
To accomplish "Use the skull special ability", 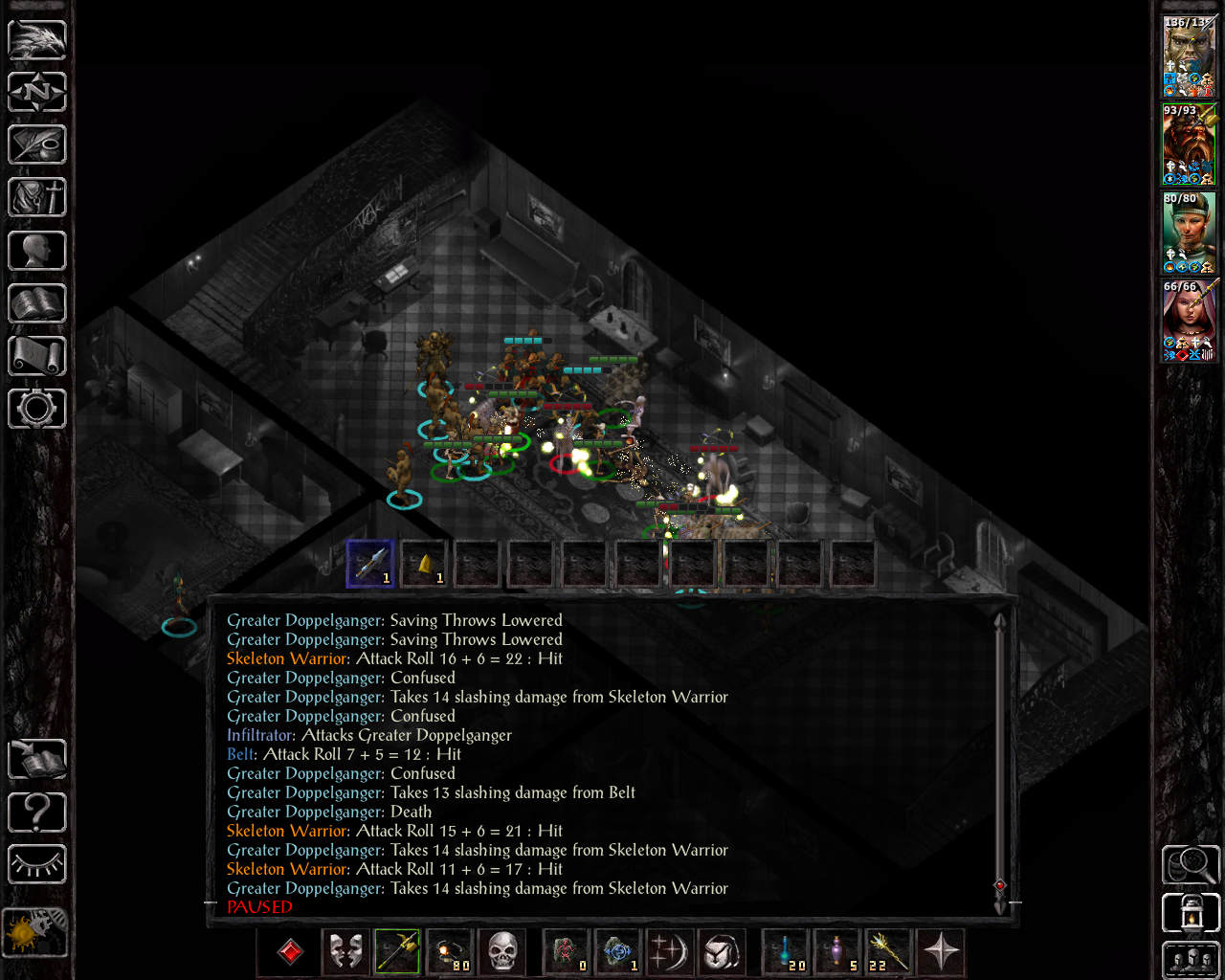I will point(503,952).
